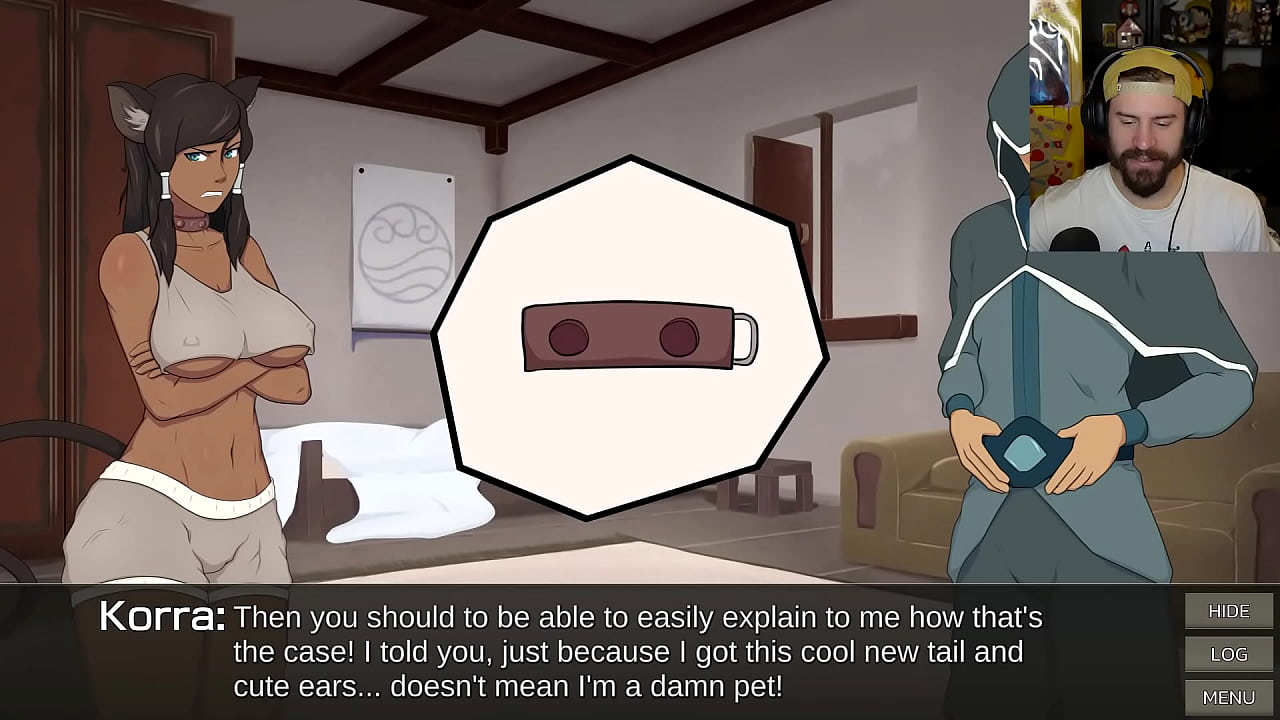This screenshot has height=720, width=1280.
Task: Hide the dialogue box with HIDE
Action: (x=1229, y=611)
